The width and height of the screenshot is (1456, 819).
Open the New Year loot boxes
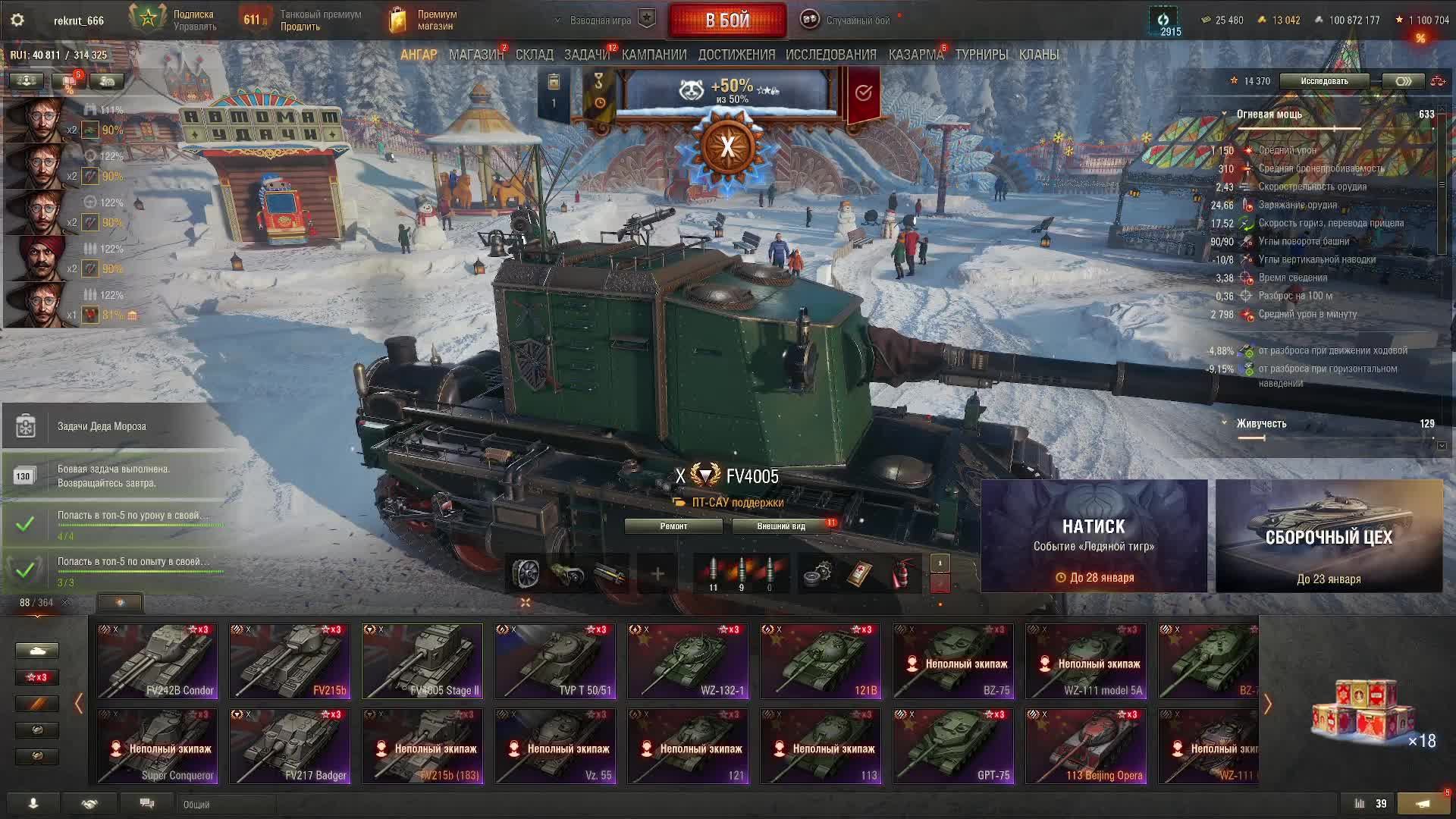(x=1365, y=713)
